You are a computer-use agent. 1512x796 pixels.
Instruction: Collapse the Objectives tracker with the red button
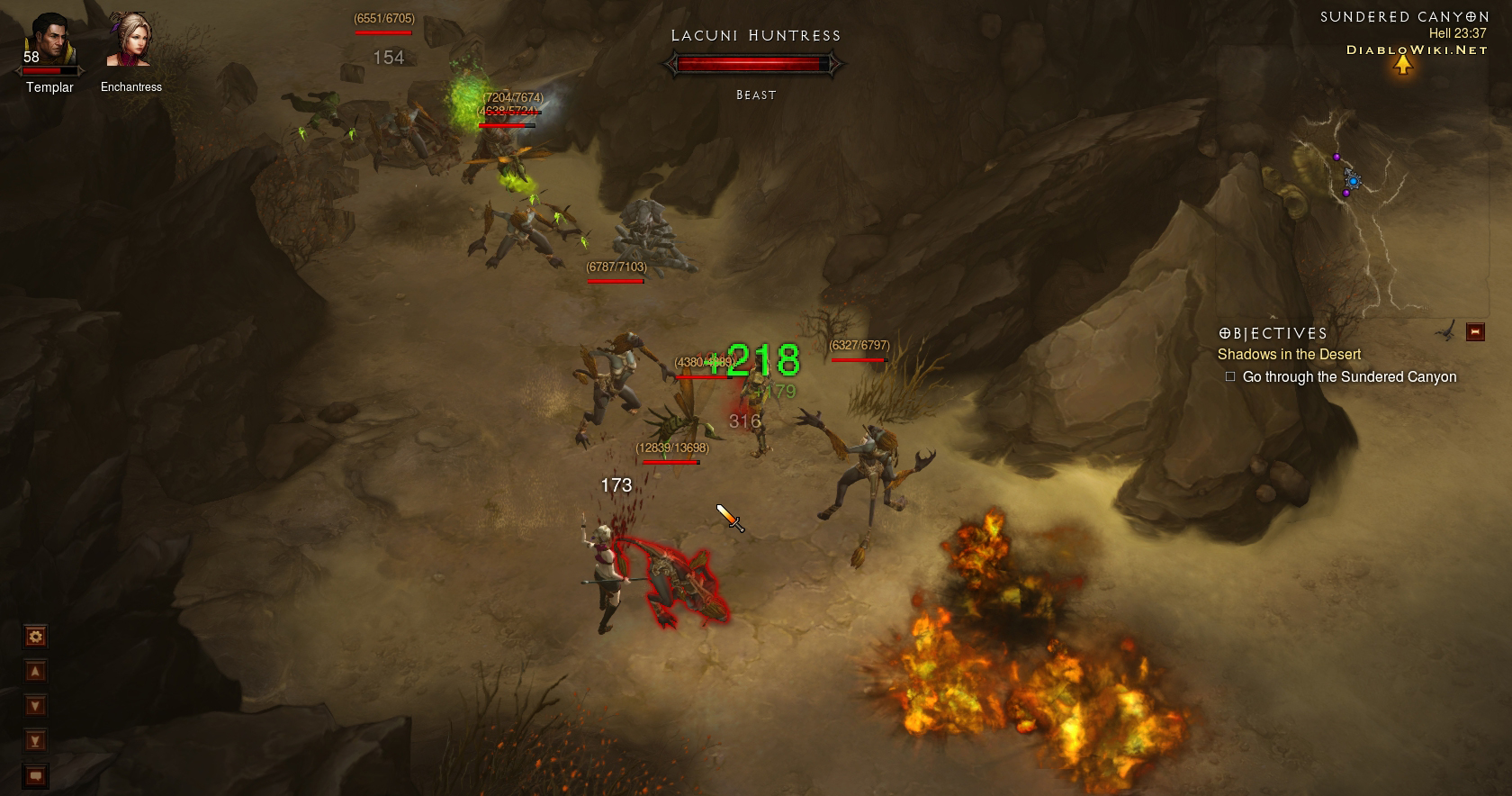[1475, 332]
